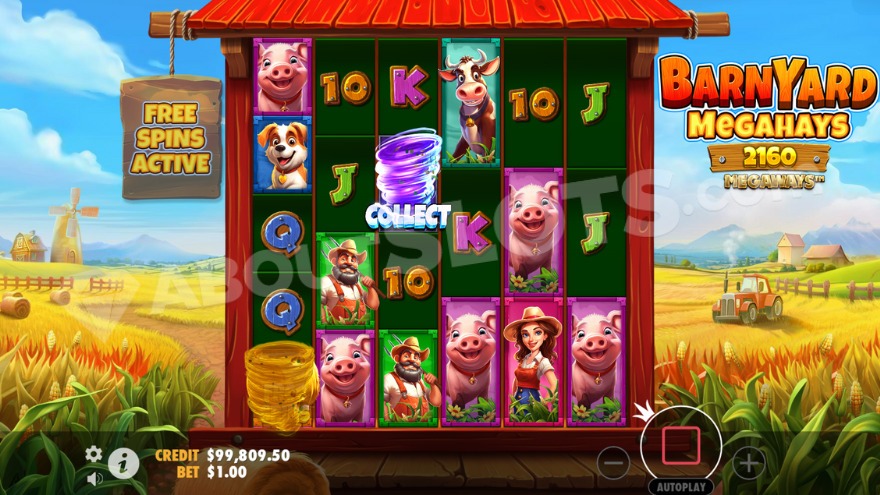Open the Autoplay options

pos(680,487)
